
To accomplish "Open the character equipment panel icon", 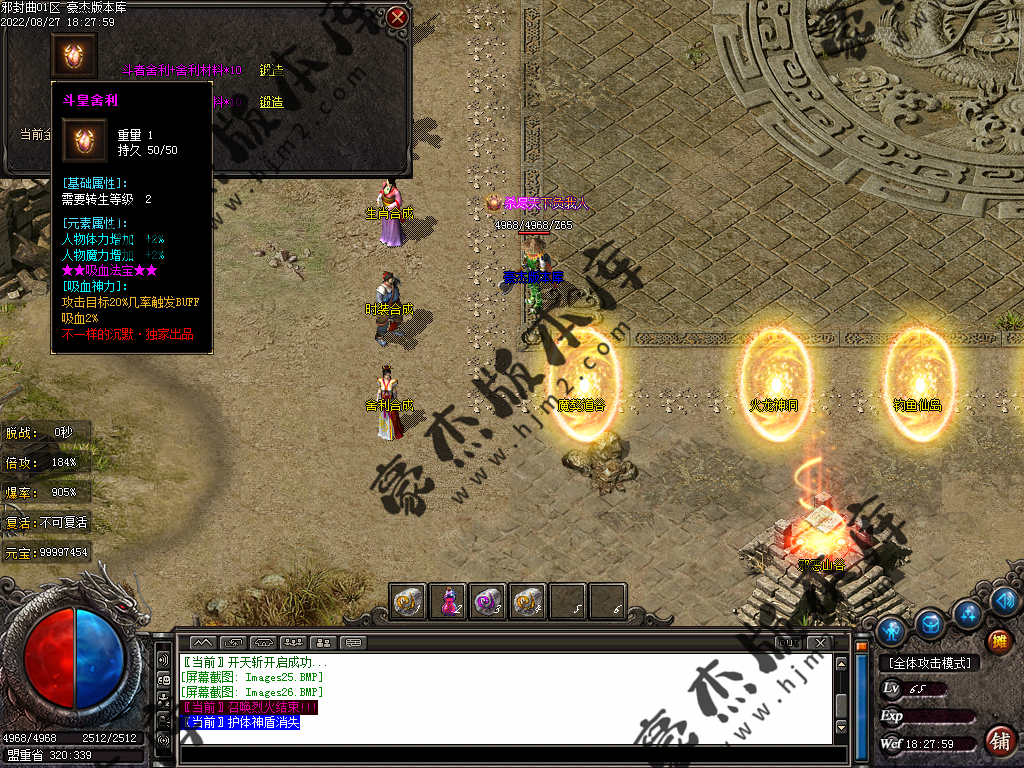I will point(893,629).
